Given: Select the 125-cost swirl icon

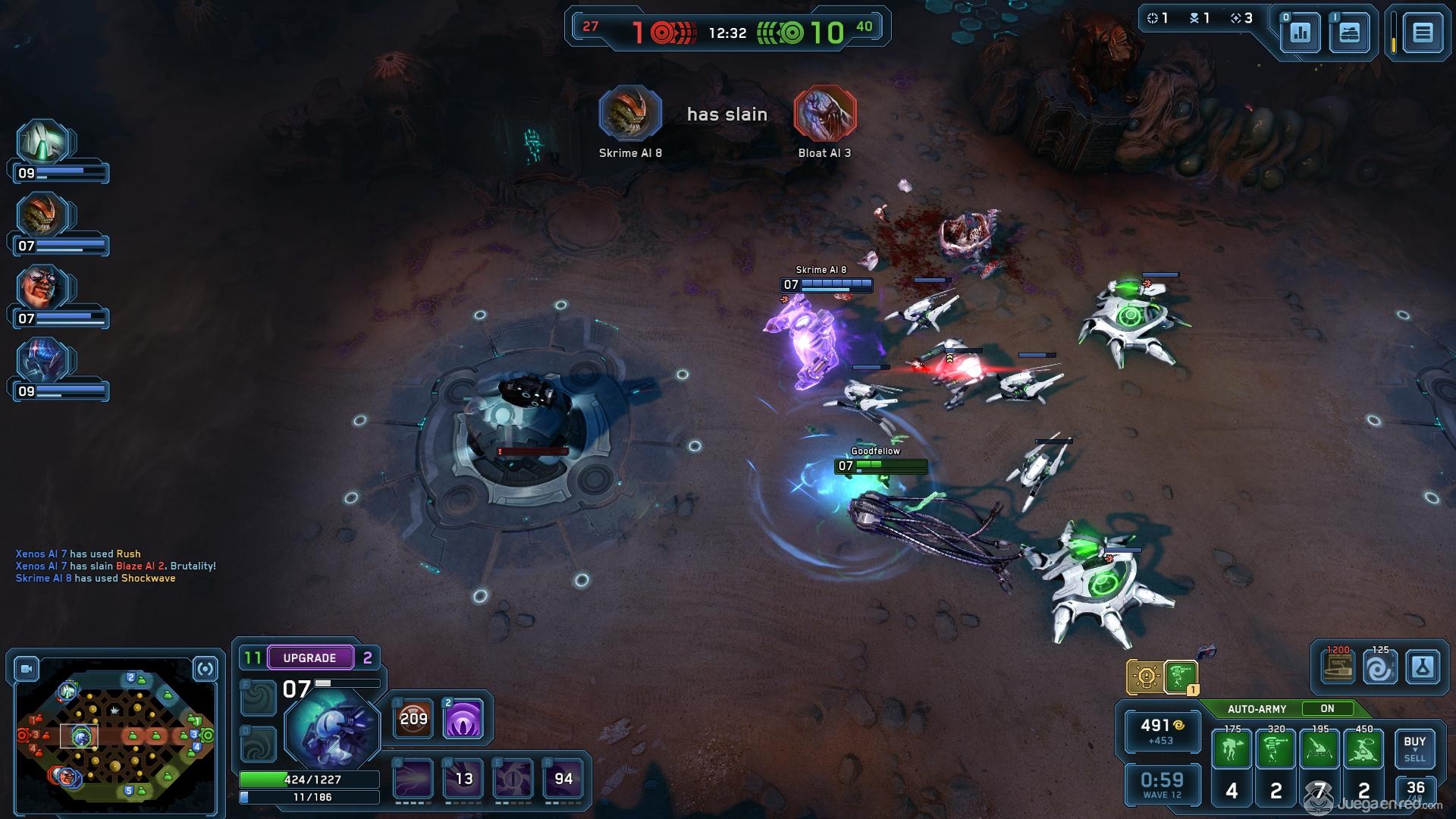Looking at the screenshot, I should click(1379, 669).
